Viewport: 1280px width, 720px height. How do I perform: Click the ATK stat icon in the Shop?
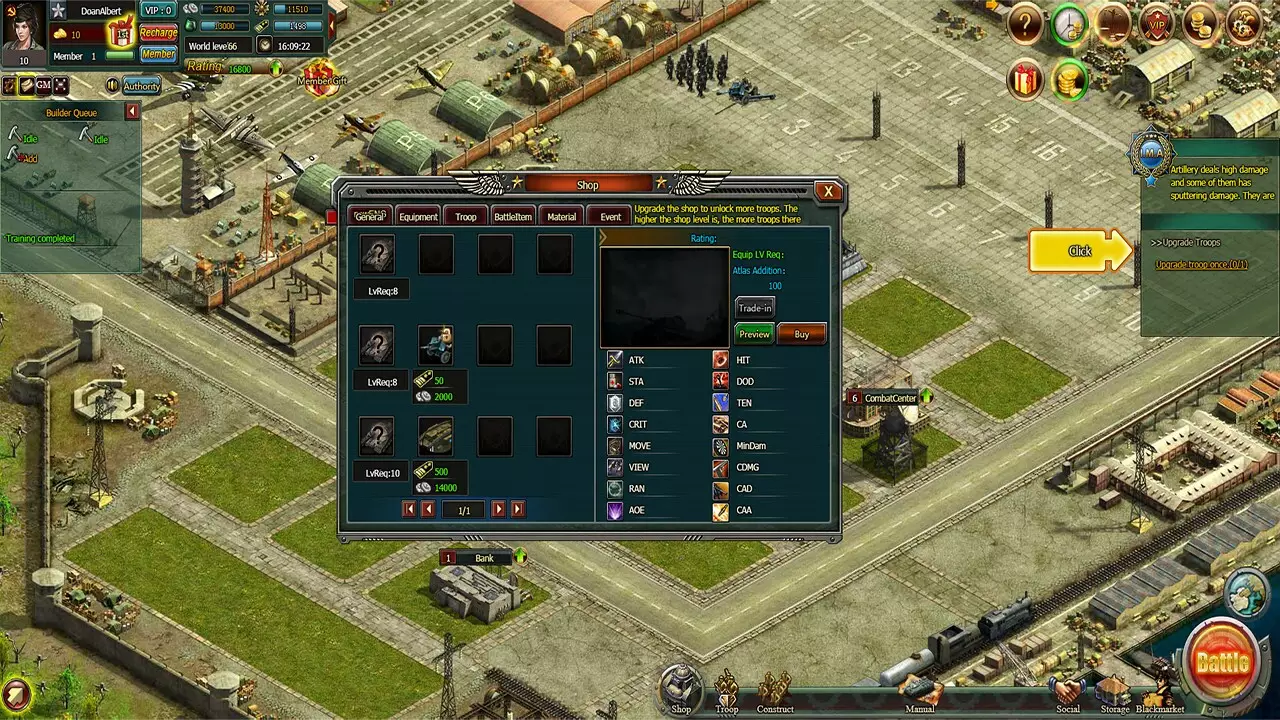coord(615,359)
